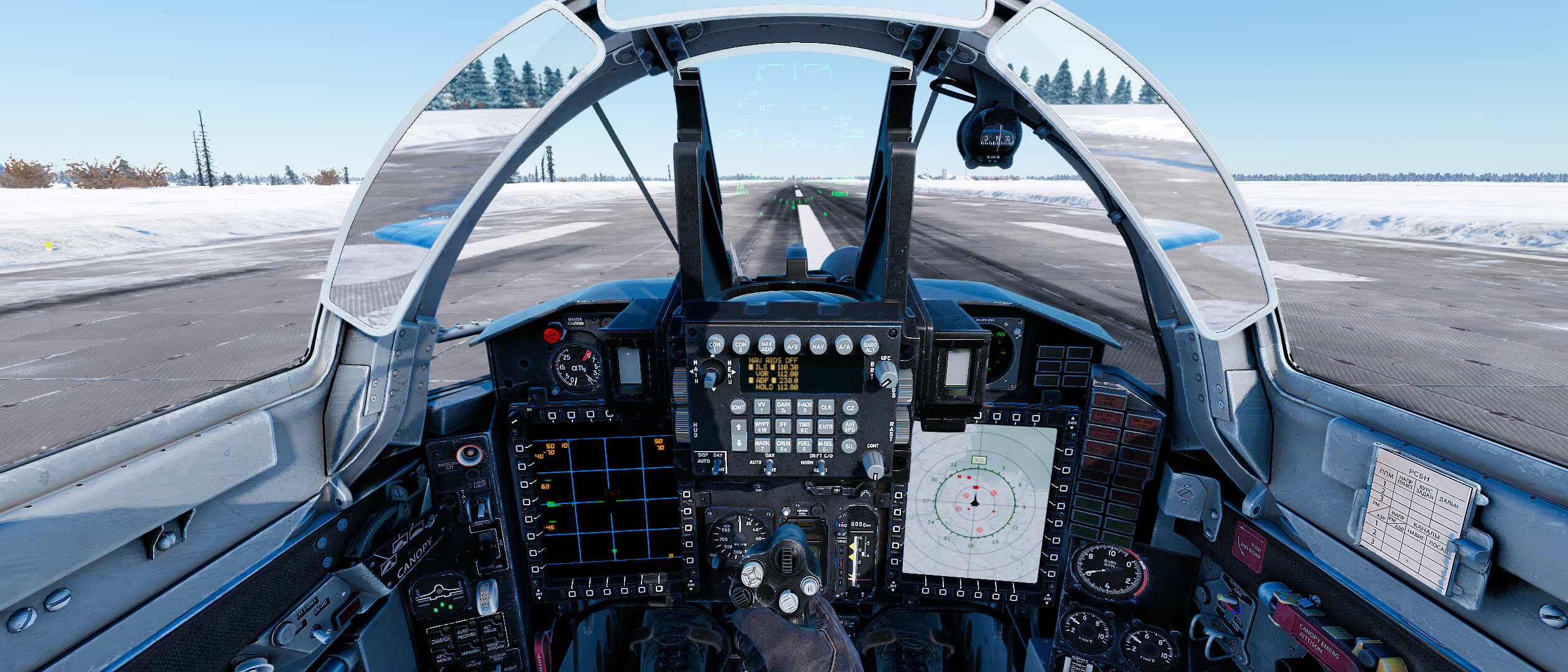Select the COM 1 radio button
Image resolution: width=1568 pixels, height=672 pixels.
(714, 345)
